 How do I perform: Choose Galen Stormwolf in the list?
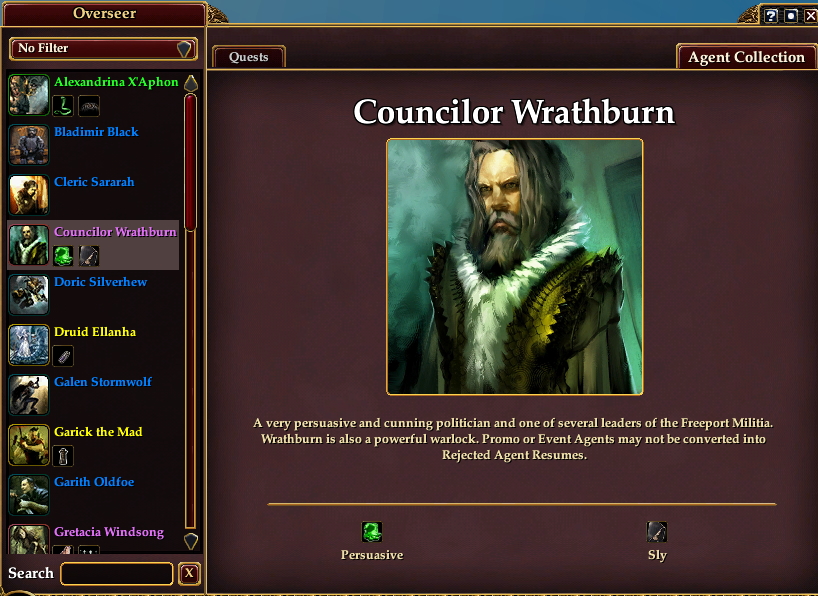(x=103, y=382)
